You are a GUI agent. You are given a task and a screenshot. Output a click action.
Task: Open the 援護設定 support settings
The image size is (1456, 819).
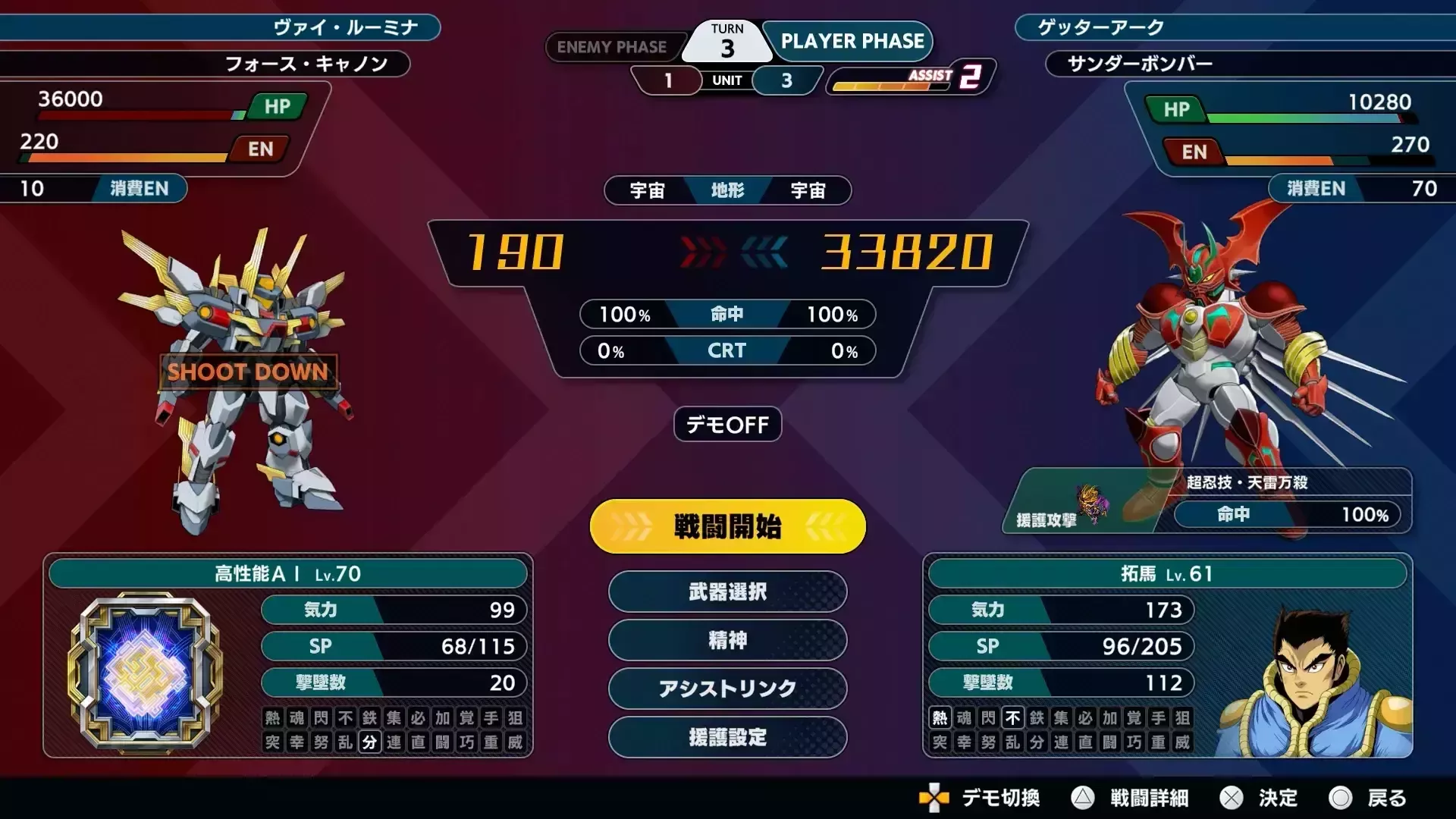point(726,738)
